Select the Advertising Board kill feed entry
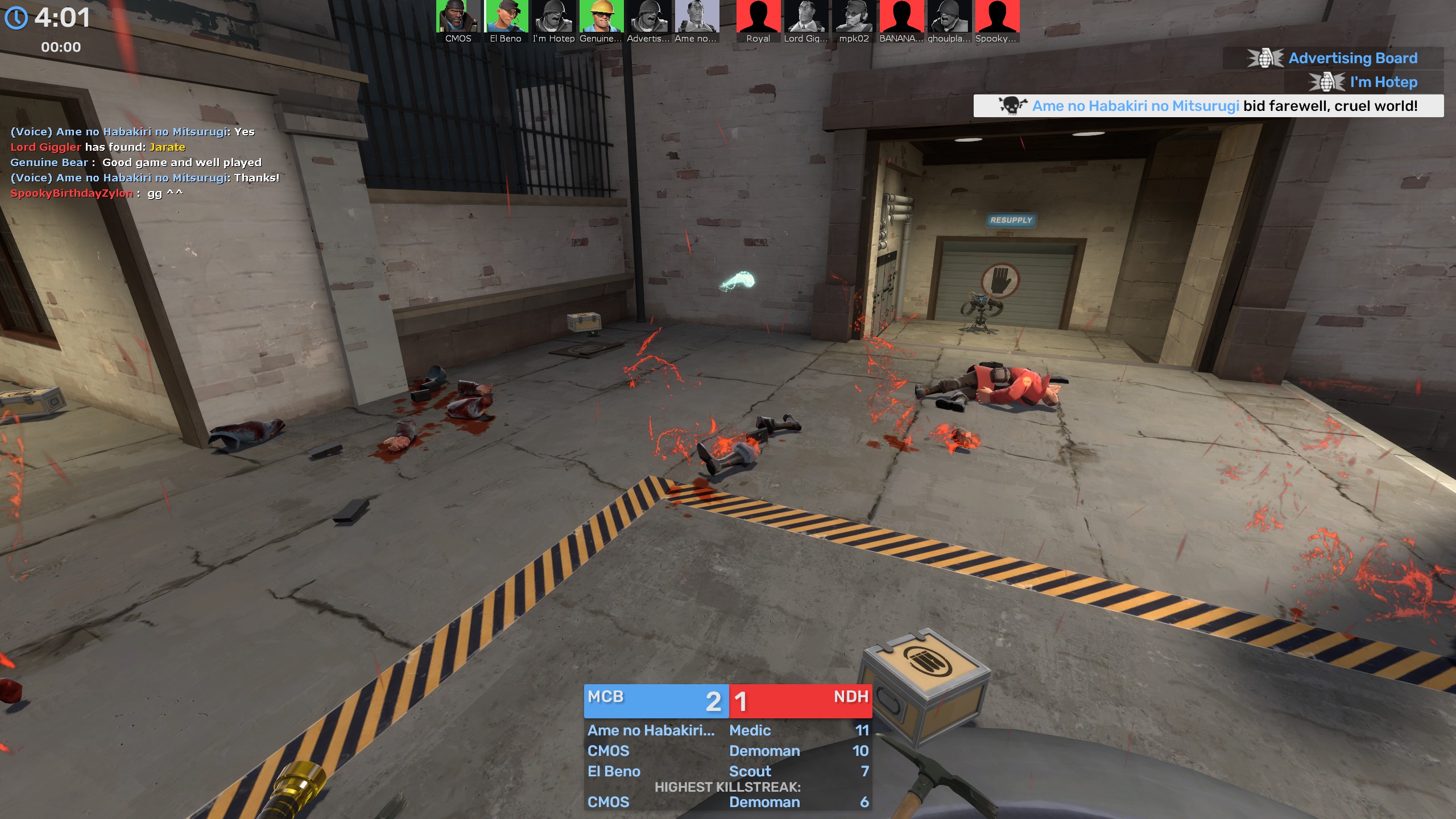Image resolution: width=1456 pixels, height=819 pixels. tap(1333, 58)
